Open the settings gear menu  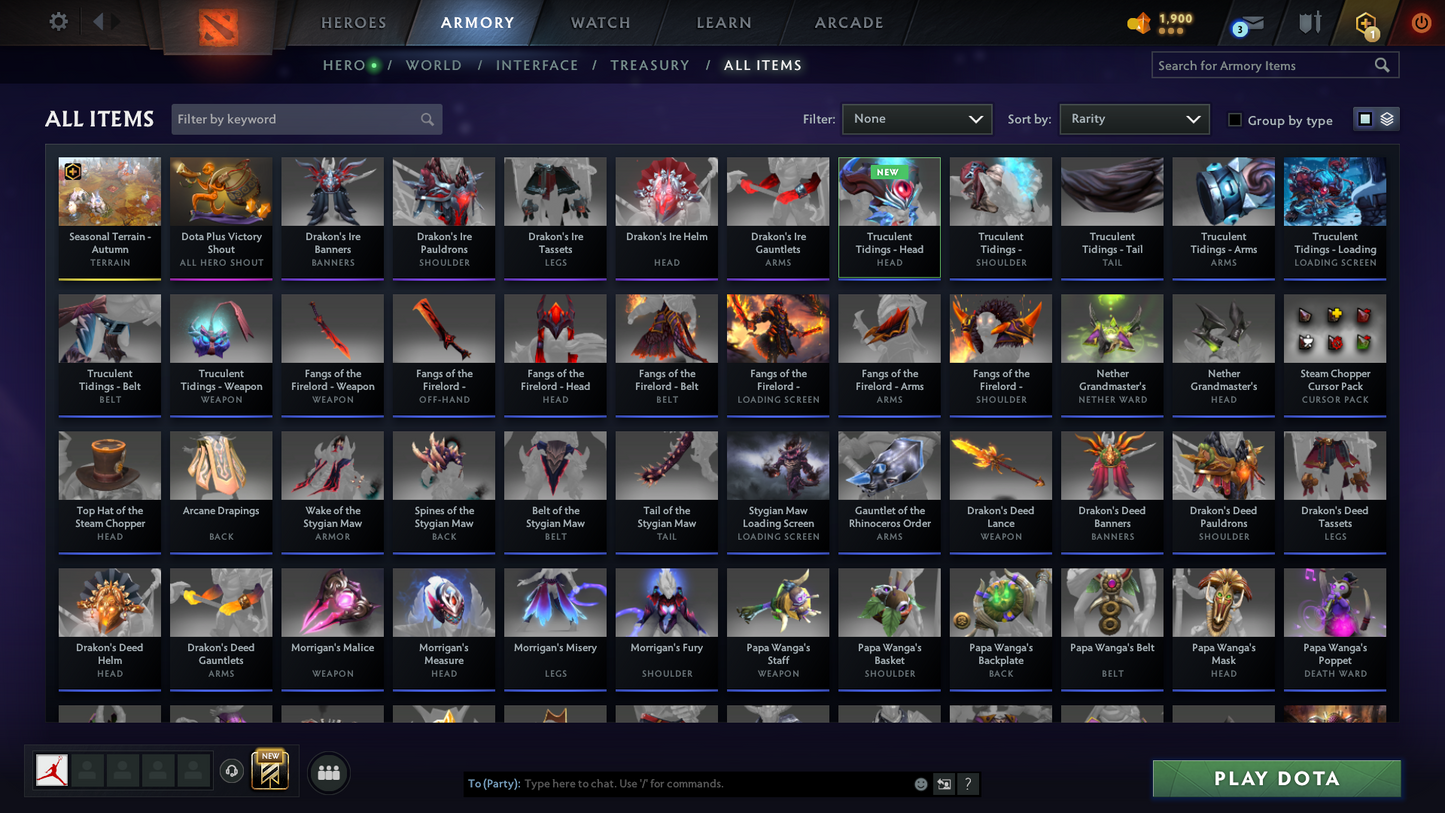coord(57,20)
